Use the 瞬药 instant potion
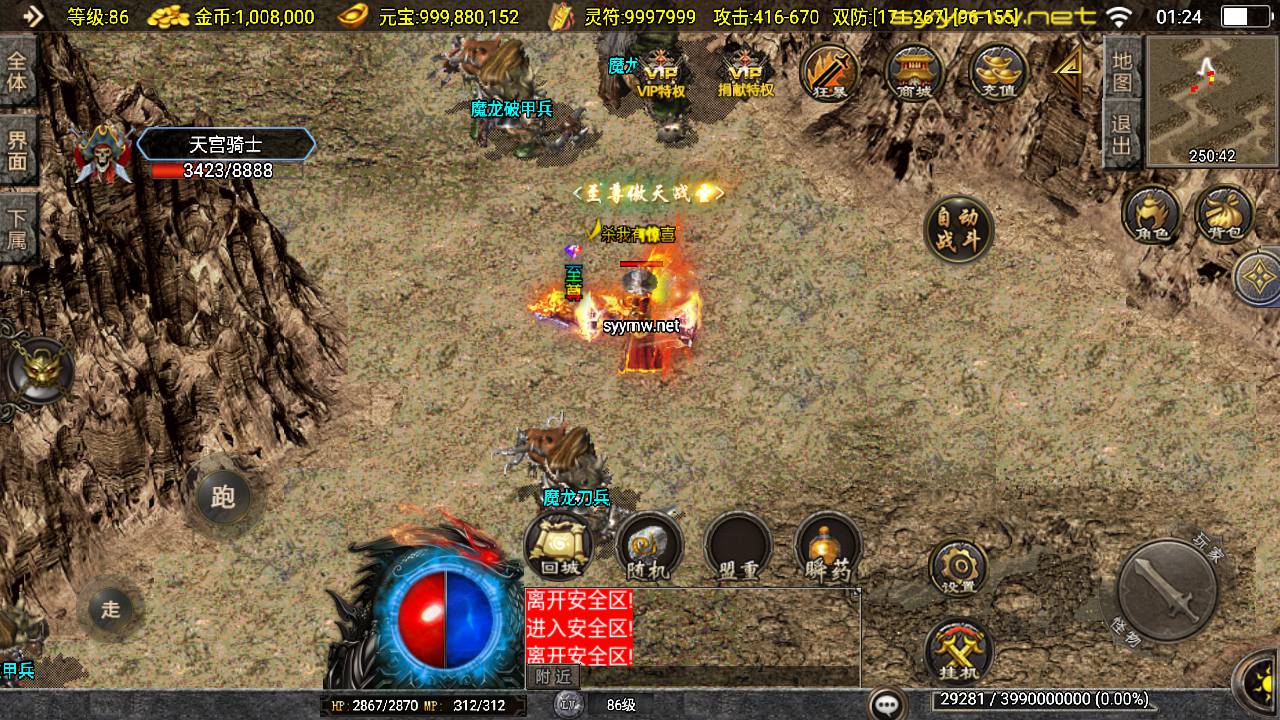 pos(828,547)
